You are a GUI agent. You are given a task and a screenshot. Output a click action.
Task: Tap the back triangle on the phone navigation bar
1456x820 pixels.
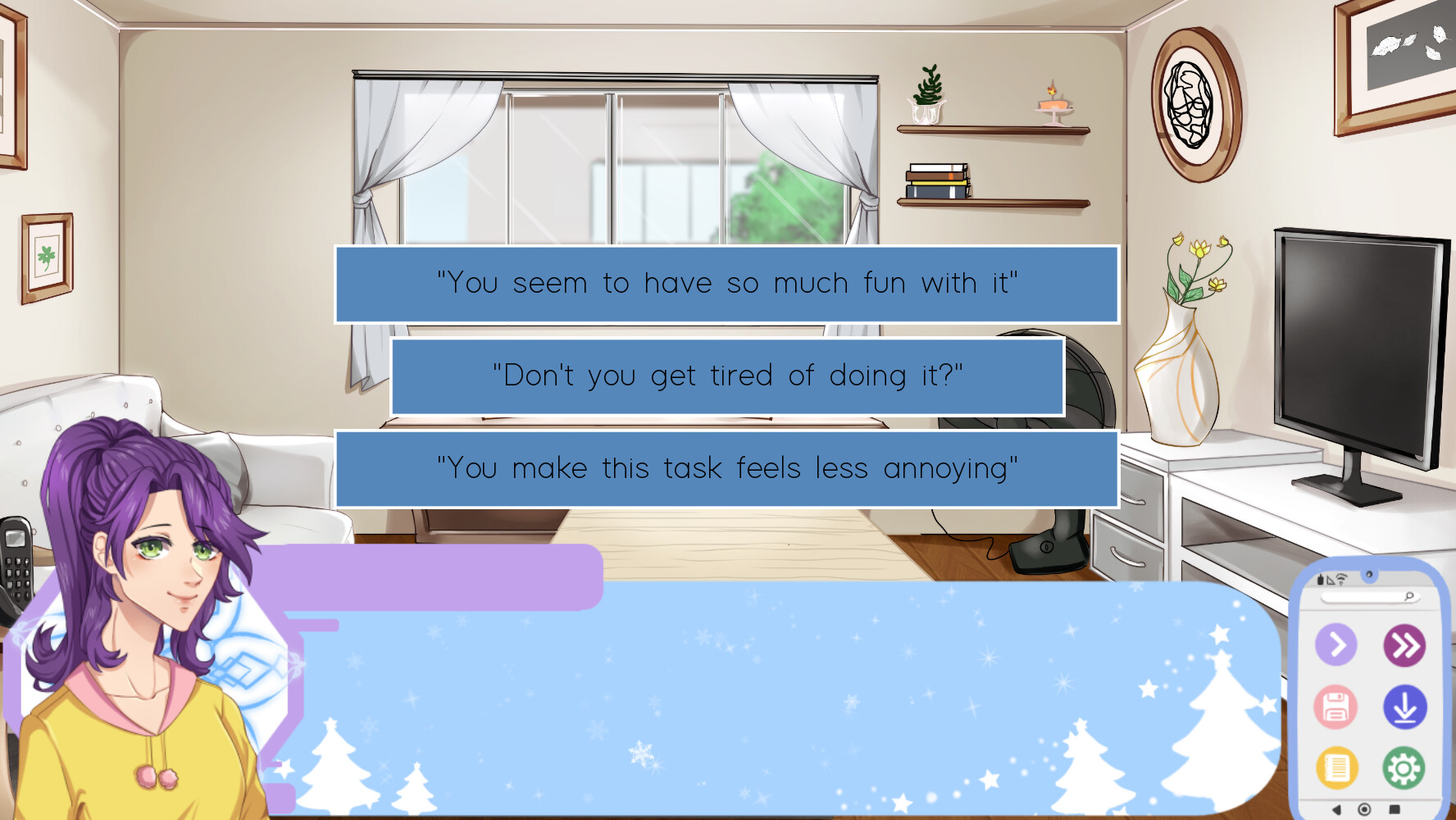coord(1336,809)
